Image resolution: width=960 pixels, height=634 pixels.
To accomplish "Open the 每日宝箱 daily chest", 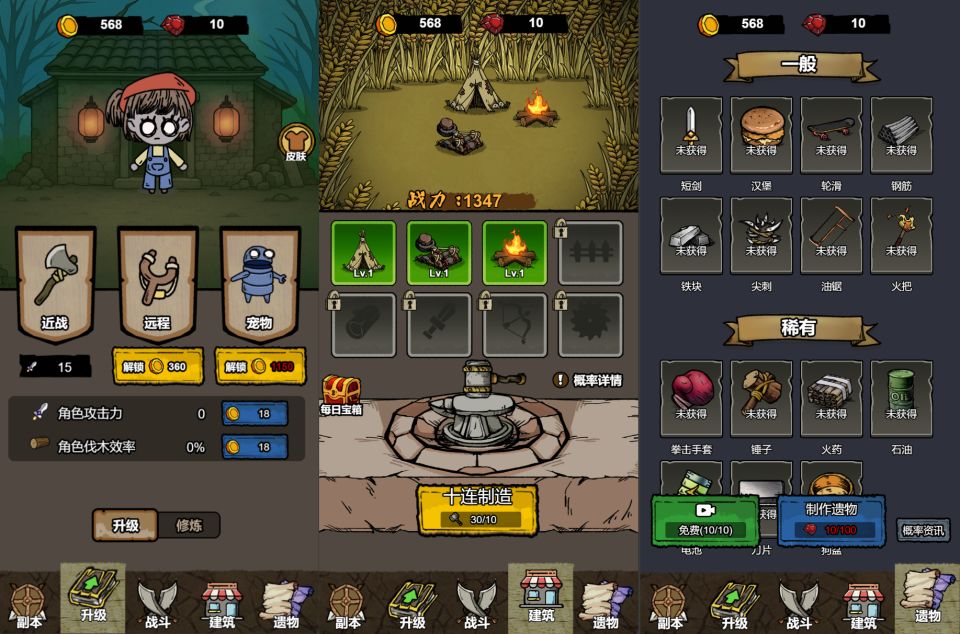I will (340, 392).
